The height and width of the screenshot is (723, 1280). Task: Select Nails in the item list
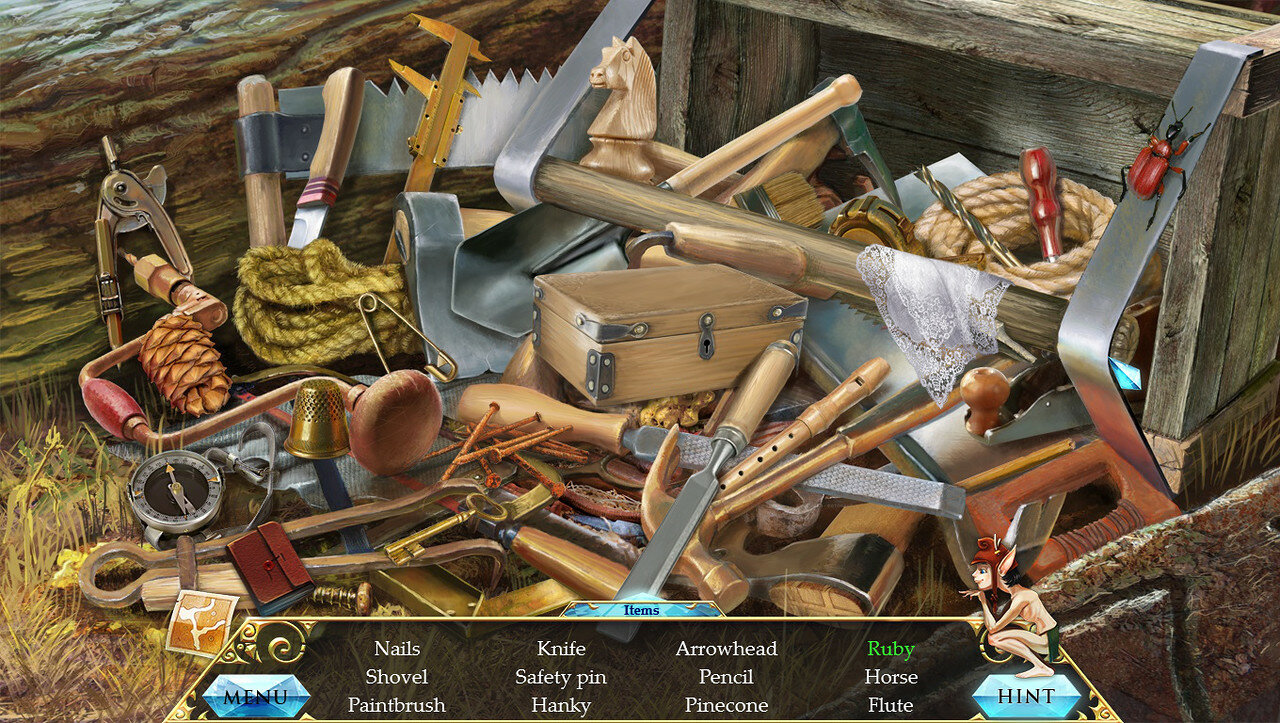click(x=397, y=649)
